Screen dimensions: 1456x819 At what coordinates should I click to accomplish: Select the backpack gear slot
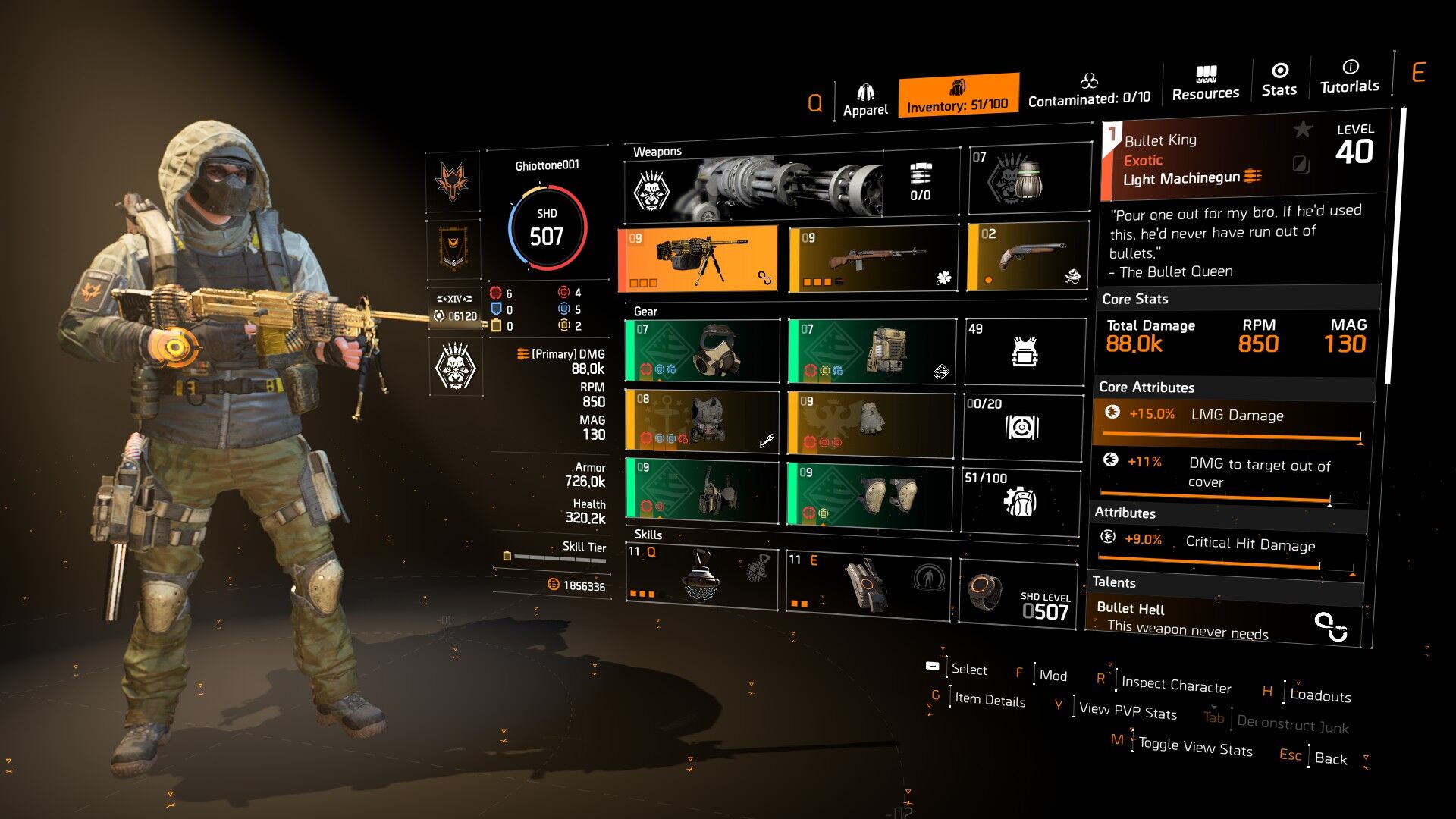point(871,350)
